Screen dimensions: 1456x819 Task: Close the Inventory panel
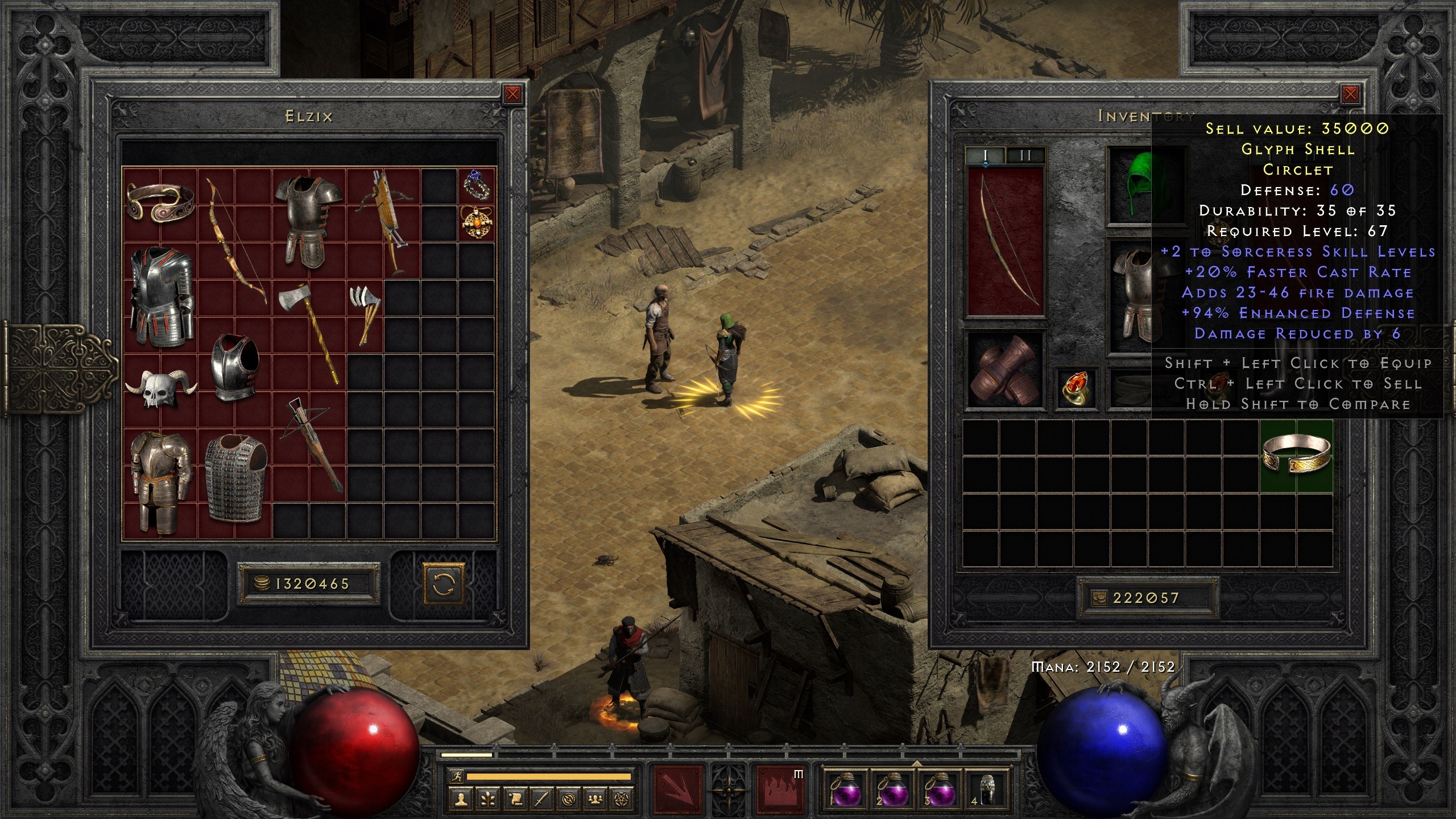(1350, 94)
